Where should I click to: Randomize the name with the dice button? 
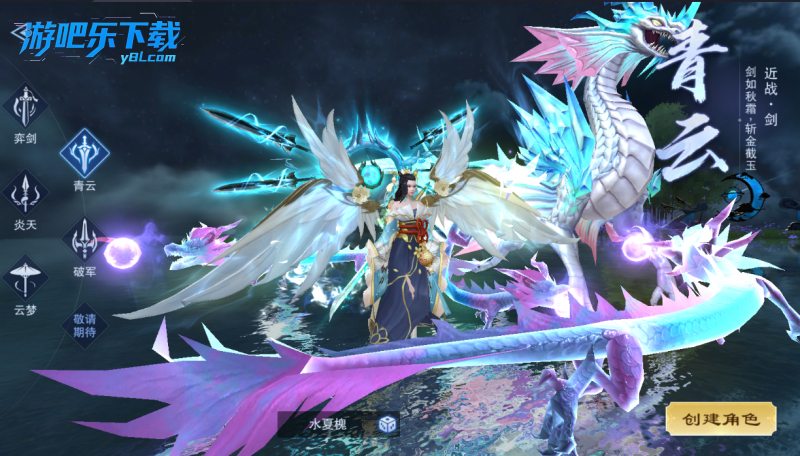coord(387,424)
